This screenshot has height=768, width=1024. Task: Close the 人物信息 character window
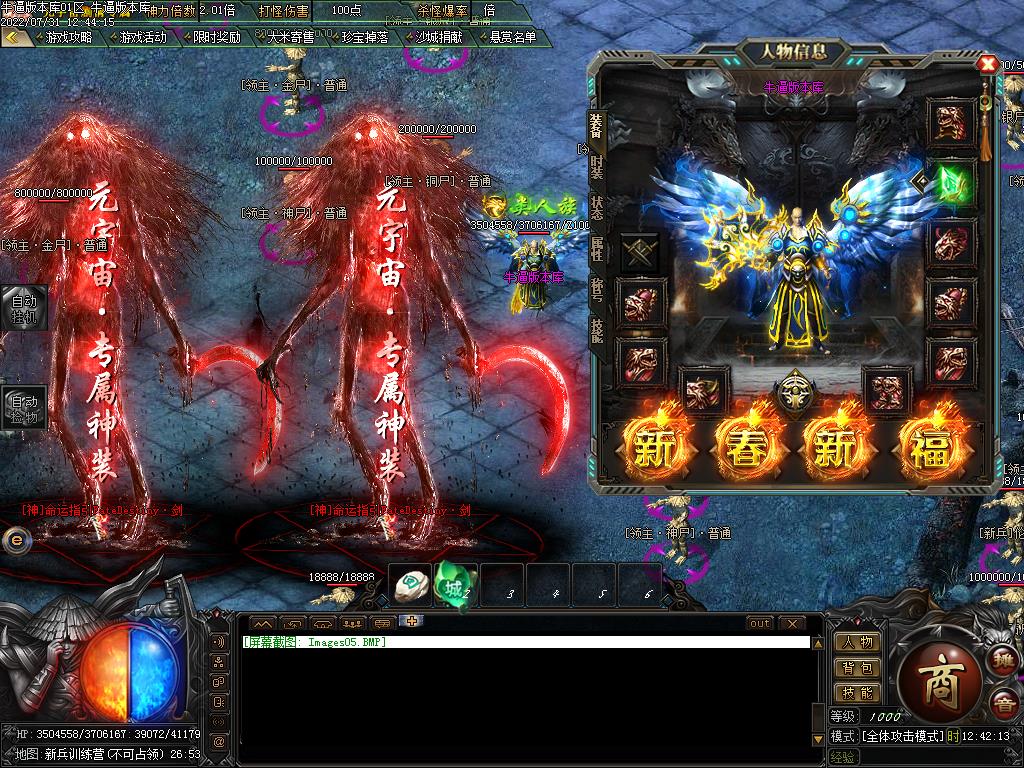pyautogui.click(x=987, y=64)
